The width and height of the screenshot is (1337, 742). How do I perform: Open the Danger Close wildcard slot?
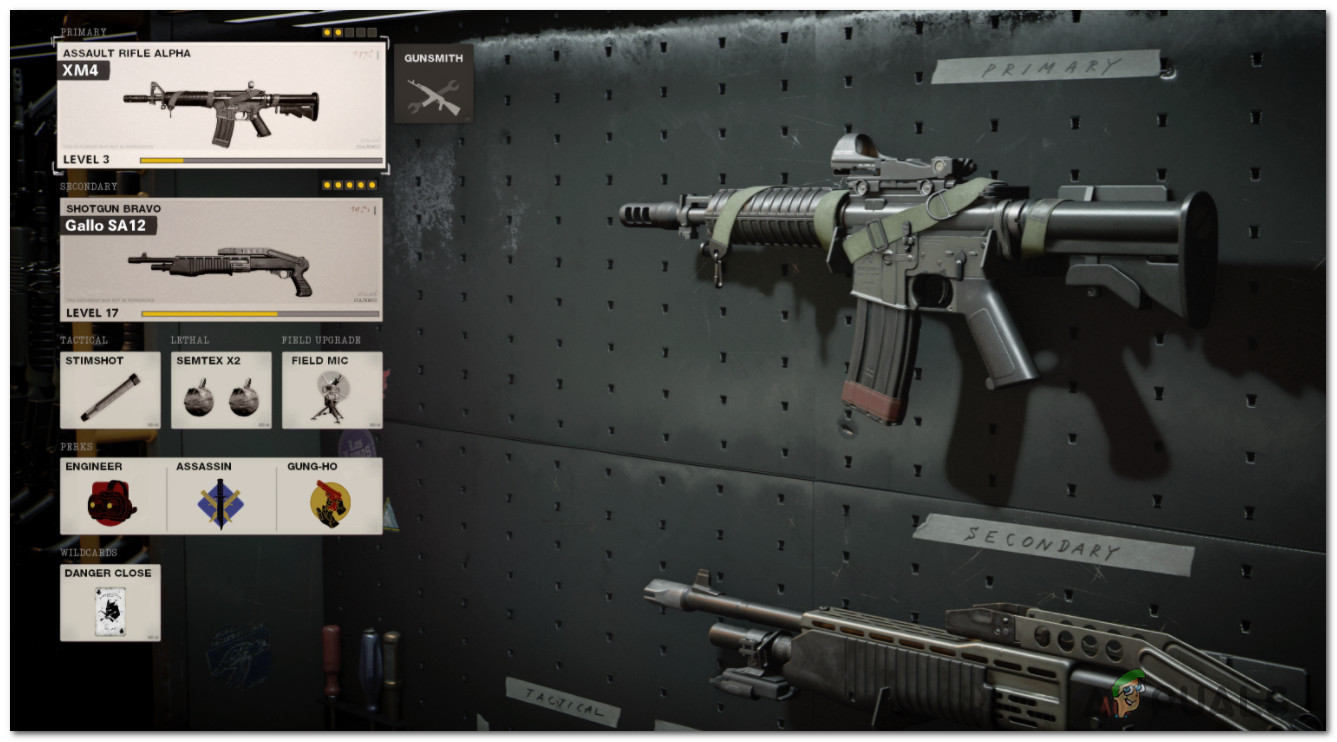click(x=109, y=602)
